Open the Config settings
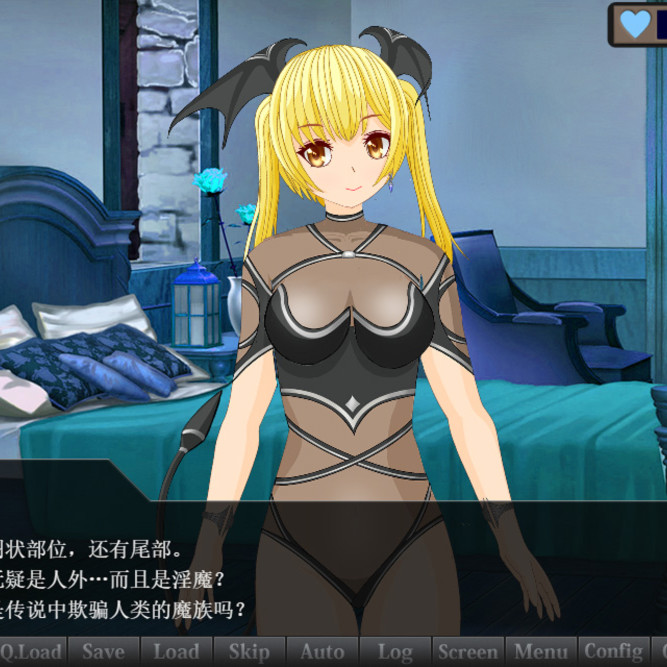 click(x=614, y=652)
